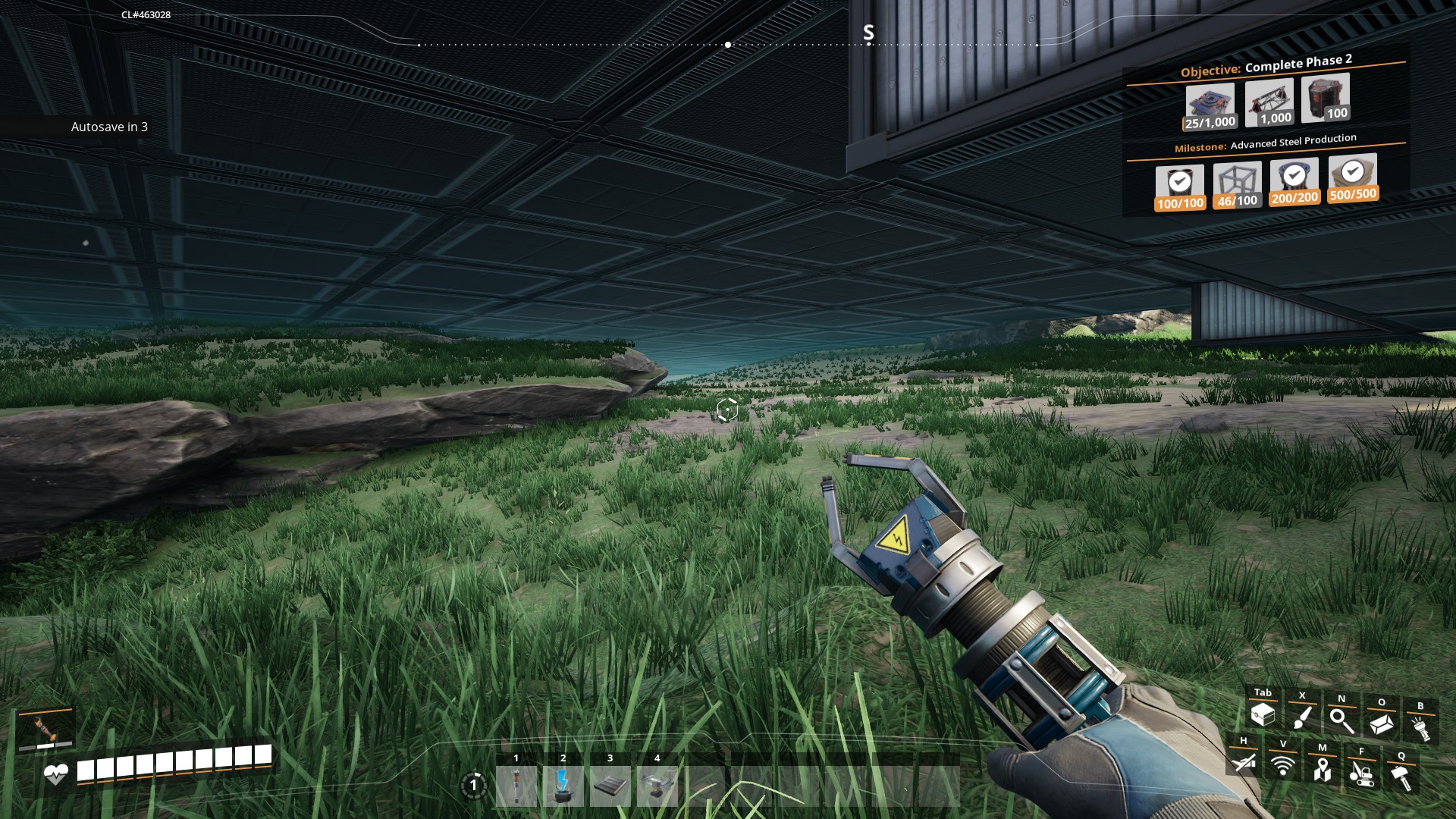Image resolution: width=1456 pixels, height=819 pixels.
Task: Activate the wrecking-crane dismantle icon
Action: [x=1361, y=773]
